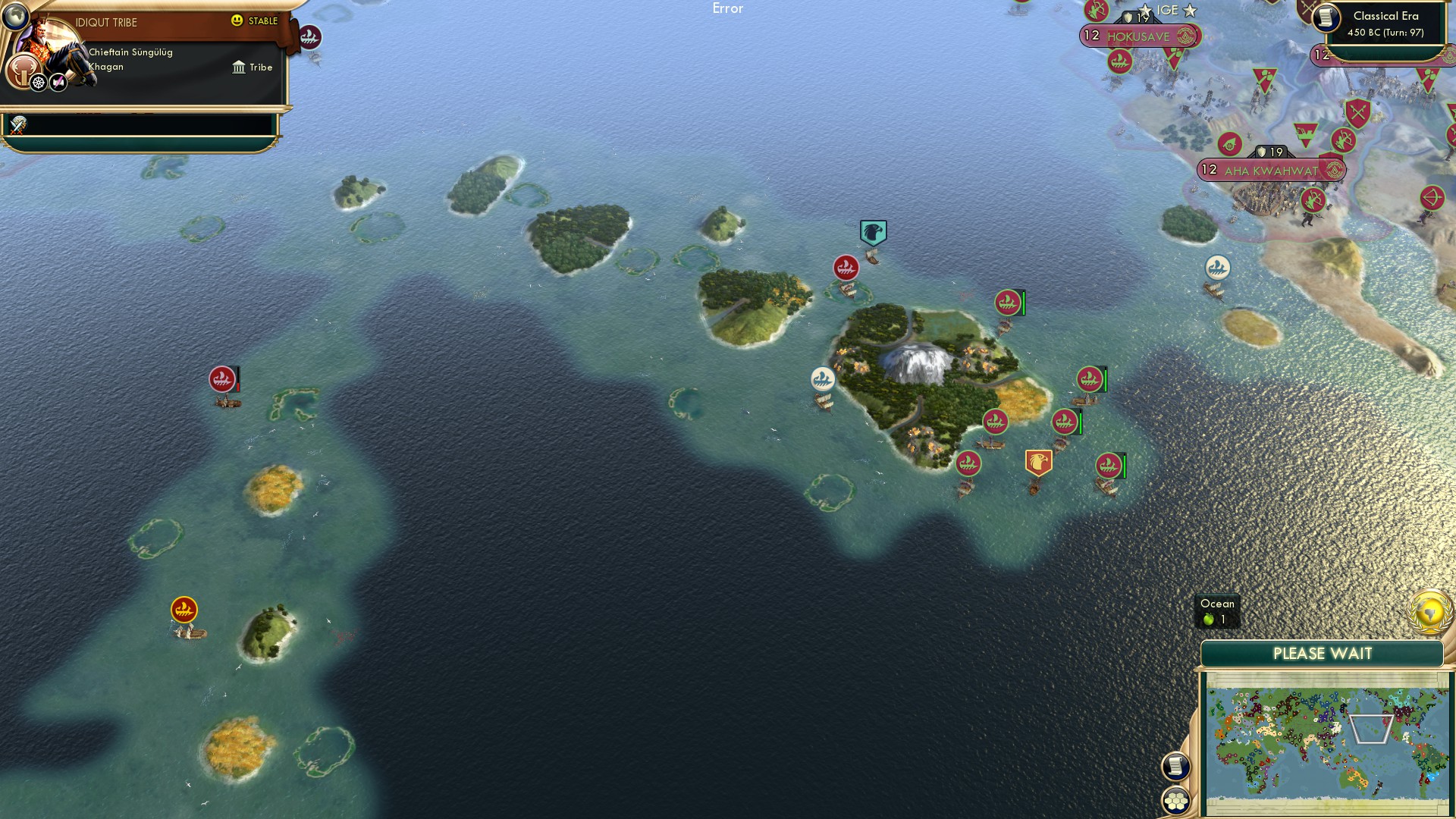
Task: Expand the Hokusave city banner
Action: pyautogui.click(x=1137, y=34)
